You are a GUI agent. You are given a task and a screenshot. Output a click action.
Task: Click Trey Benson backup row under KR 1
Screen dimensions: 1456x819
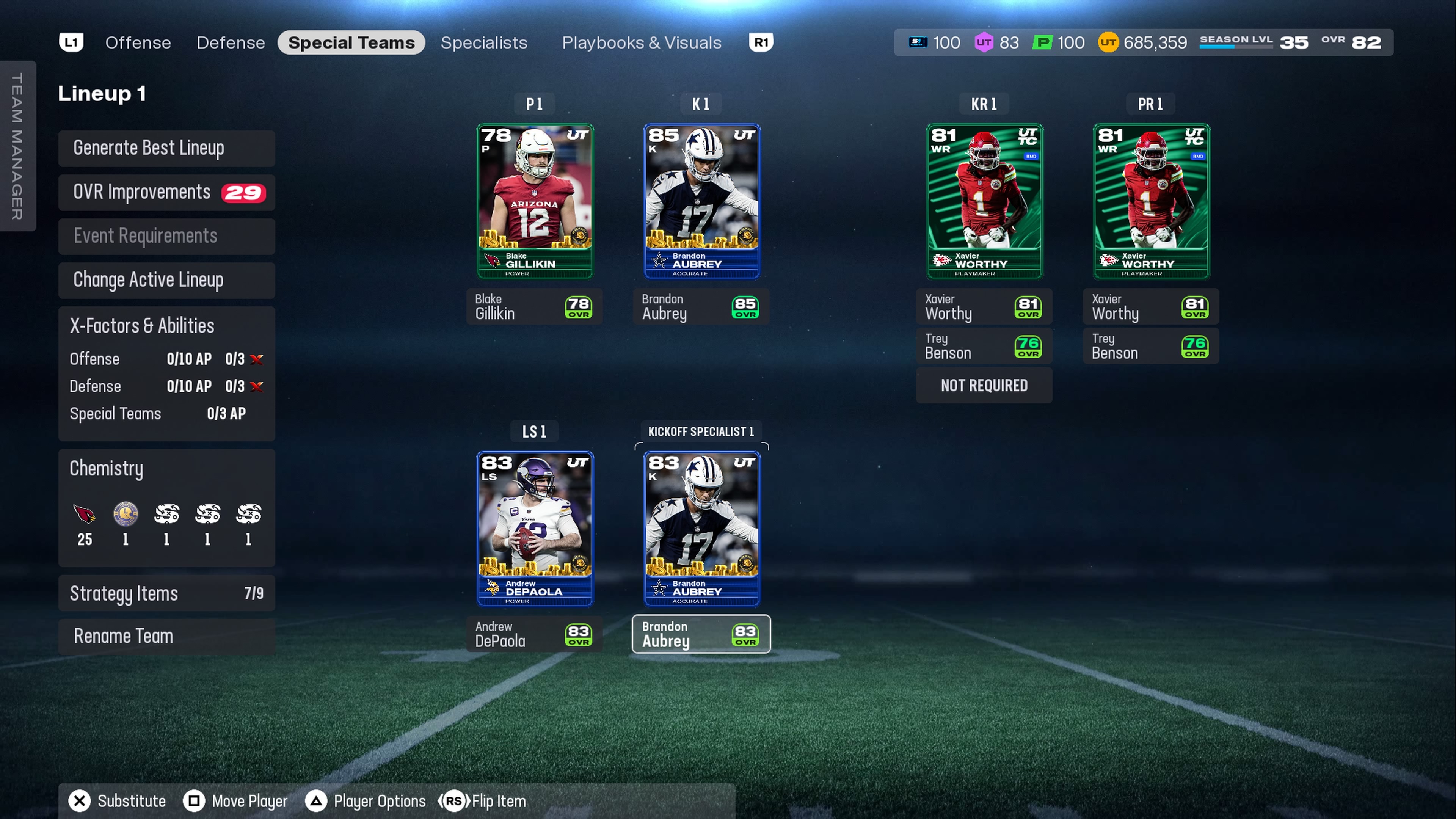984,346
